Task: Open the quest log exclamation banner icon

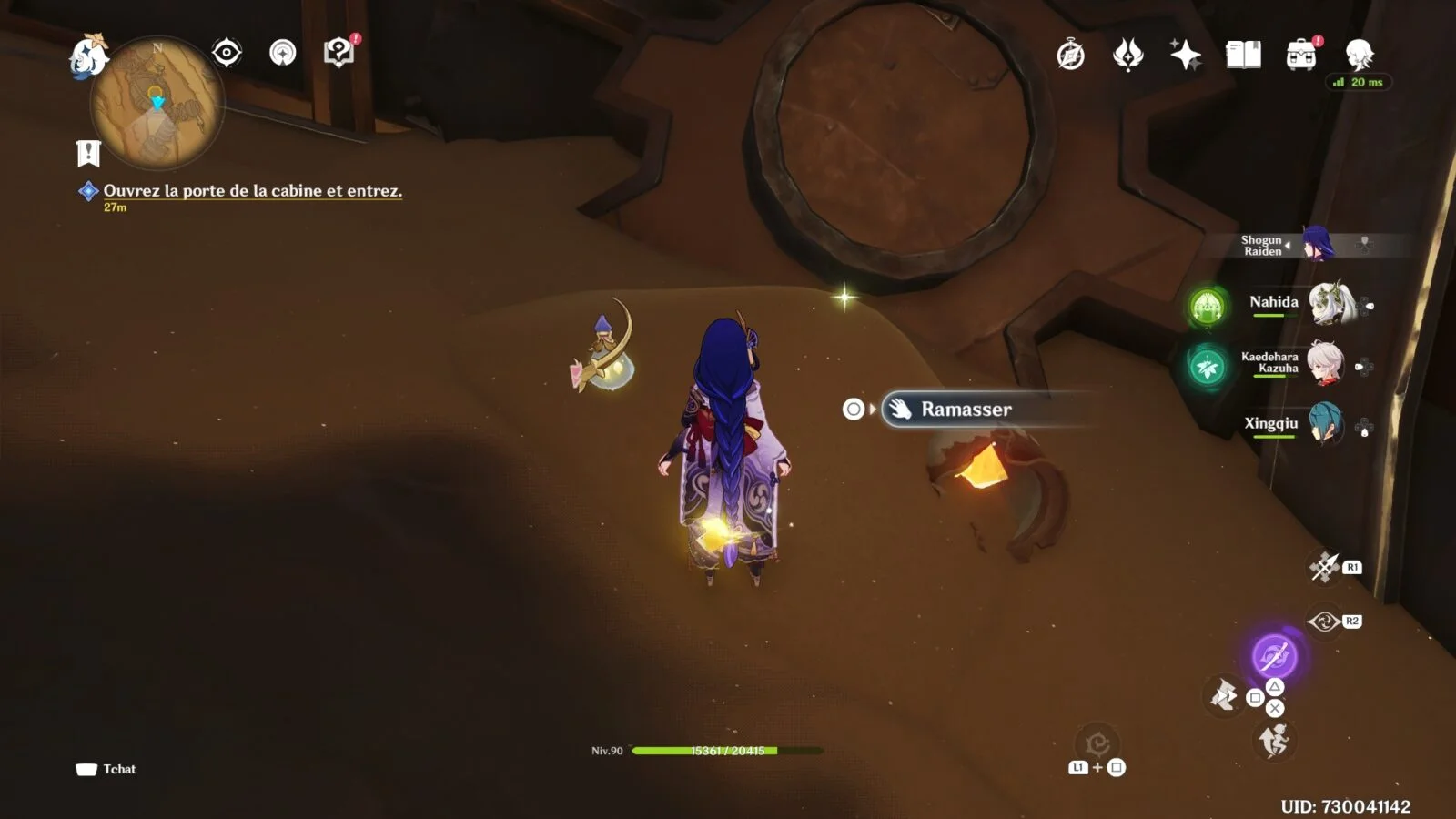Action: 88,153
